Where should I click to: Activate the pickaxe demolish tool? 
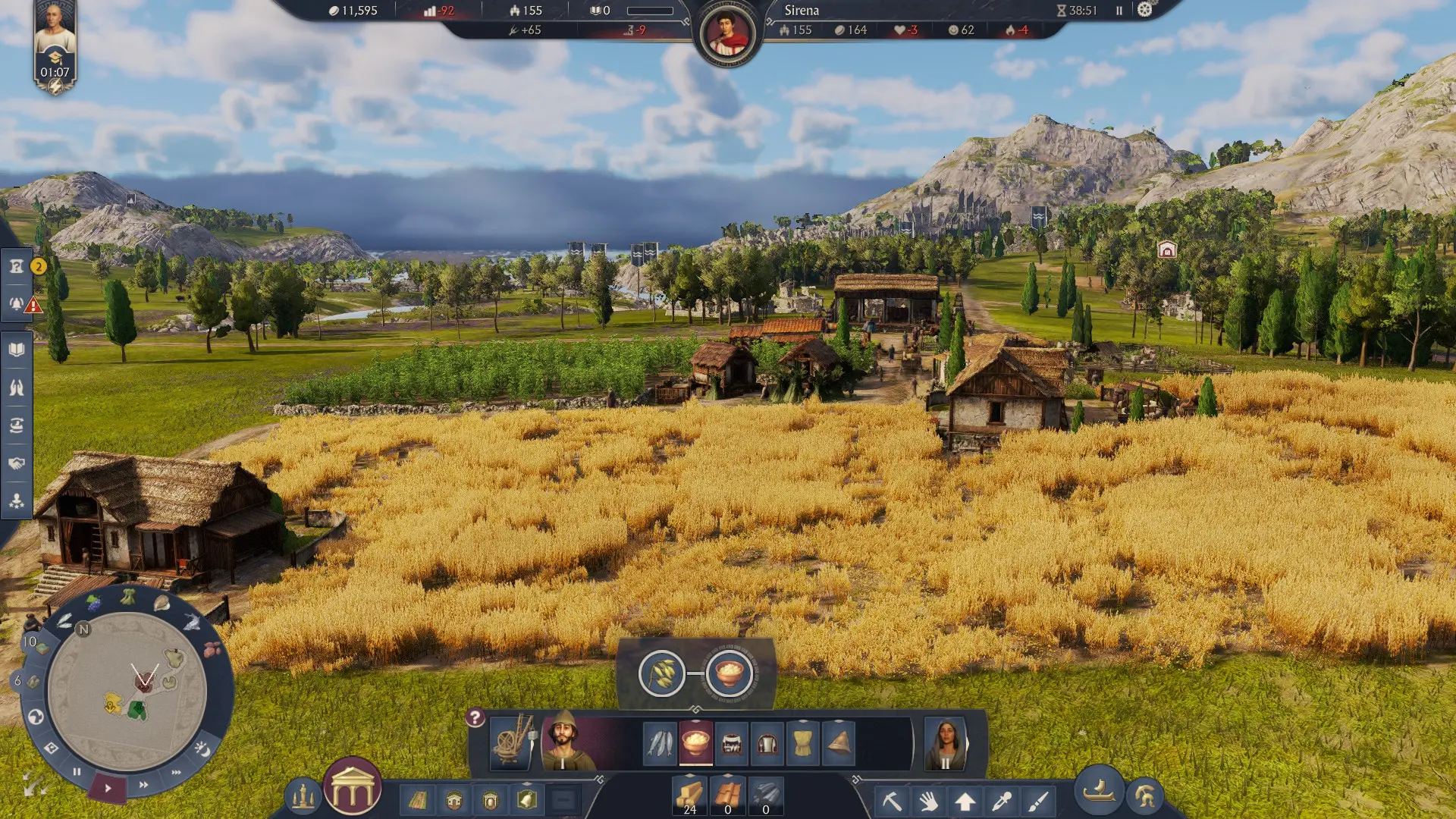click(x=892, y=801)
